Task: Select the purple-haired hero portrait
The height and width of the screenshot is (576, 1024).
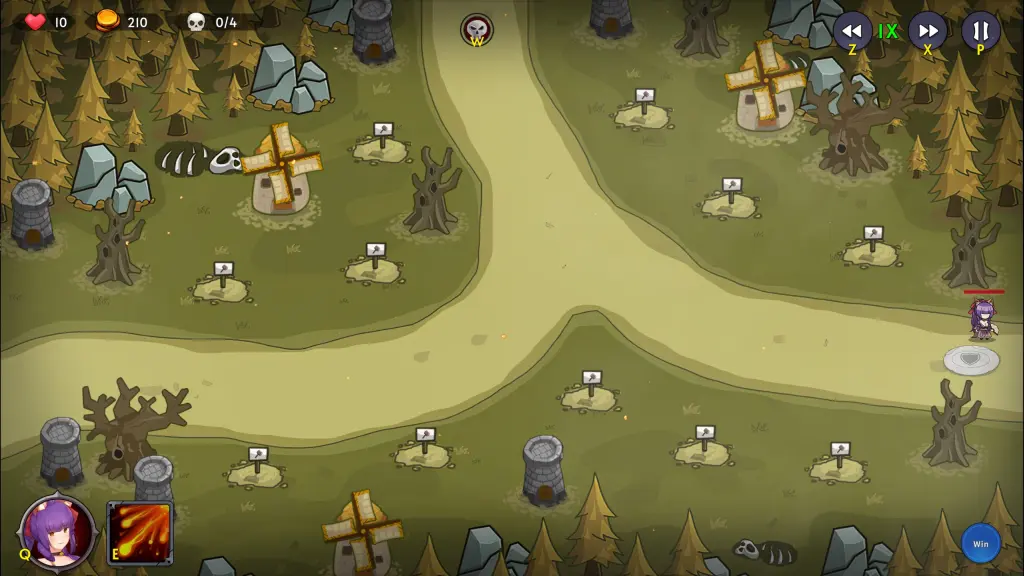Action: click(x=58, y=531)
